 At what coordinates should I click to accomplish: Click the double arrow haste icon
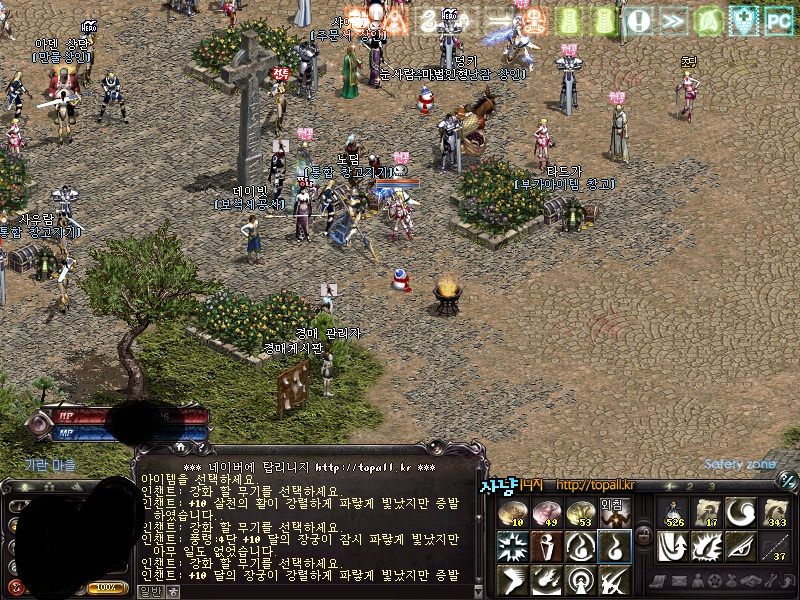click(674, 19)
